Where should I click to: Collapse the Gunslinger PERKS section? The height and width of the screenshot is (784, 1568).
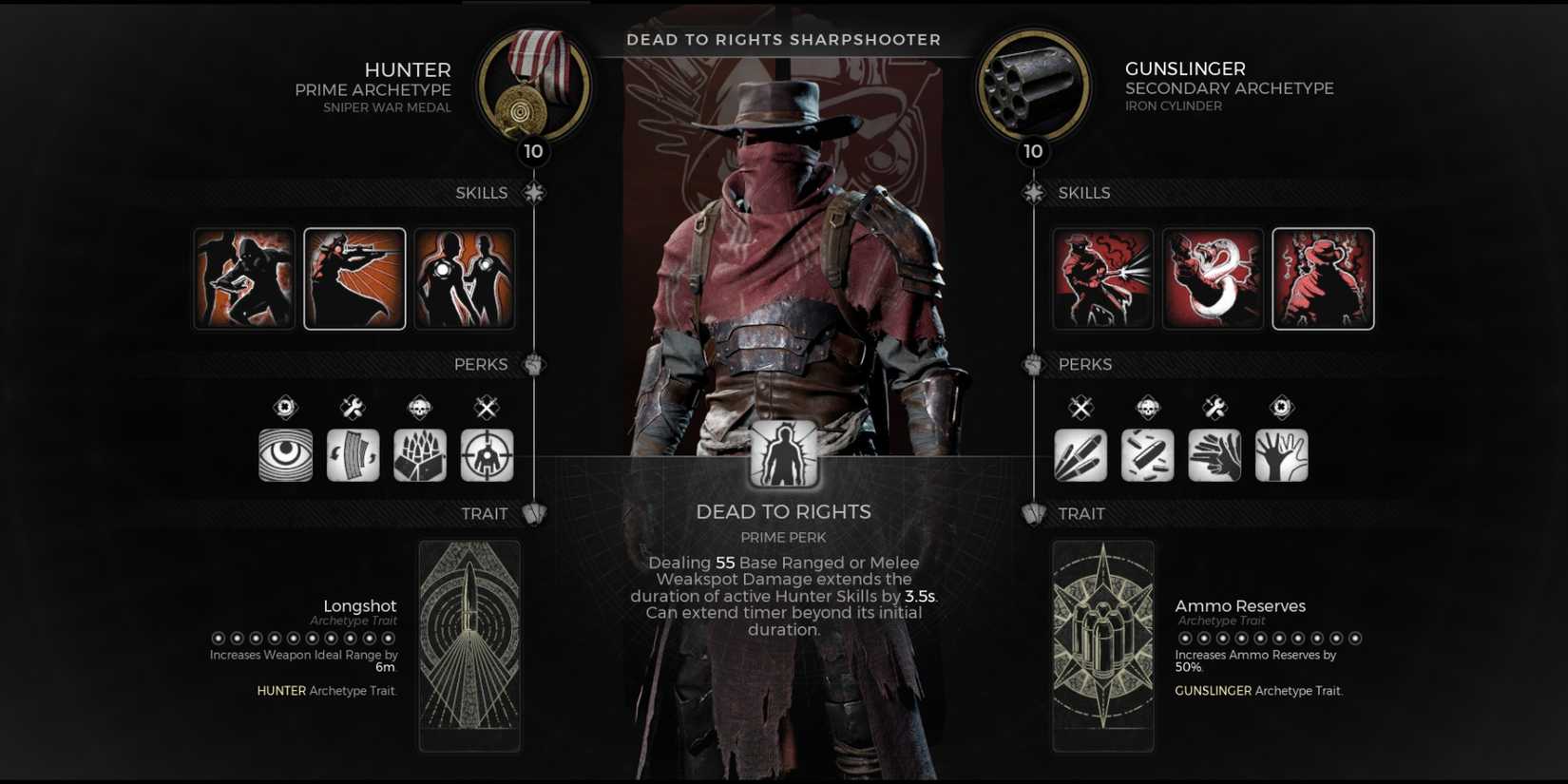tap(1036, 364)
